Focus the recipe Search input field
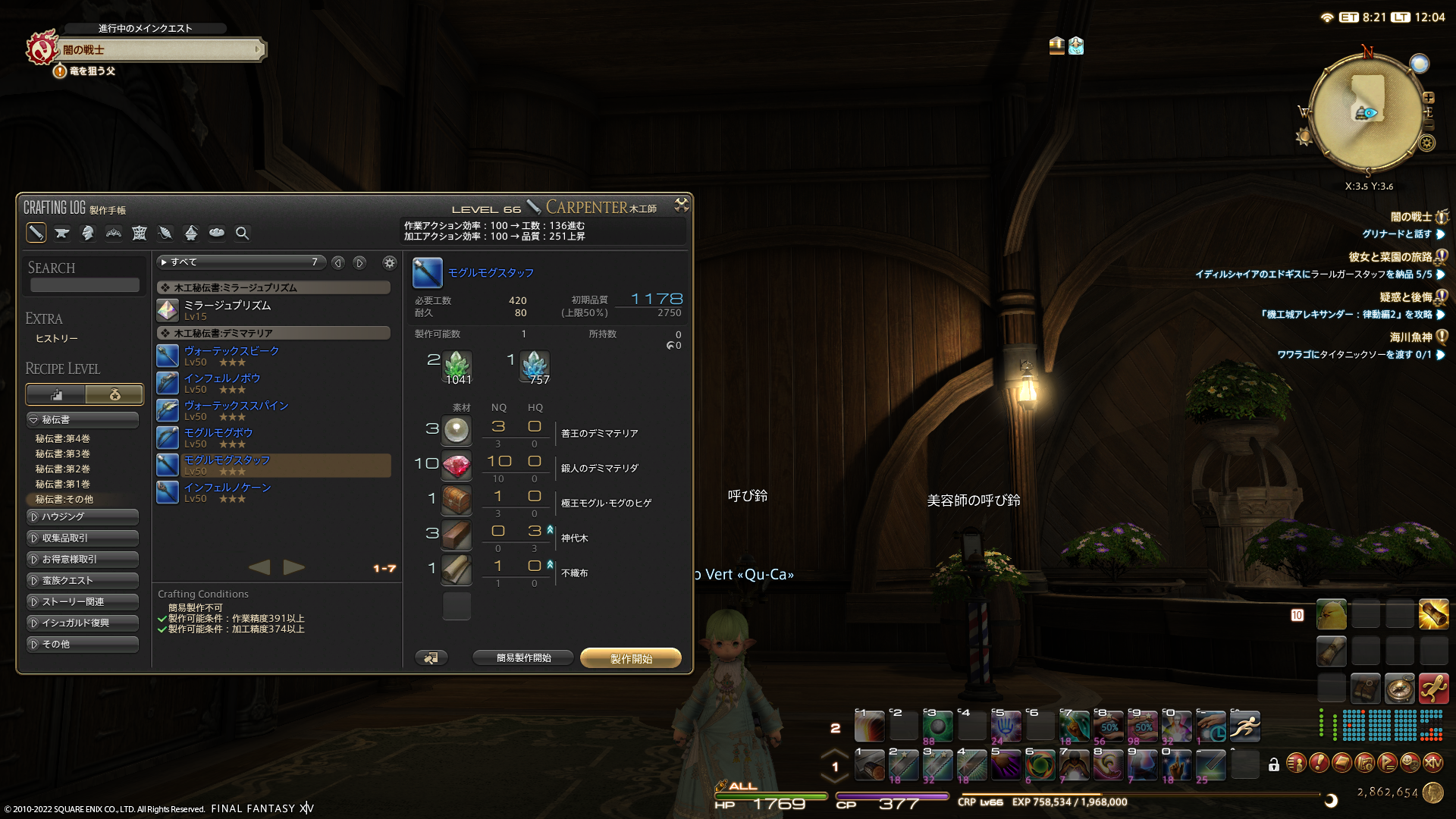Image resolution: width=1456 pixels, height=819 pixels. coord(85,285)
